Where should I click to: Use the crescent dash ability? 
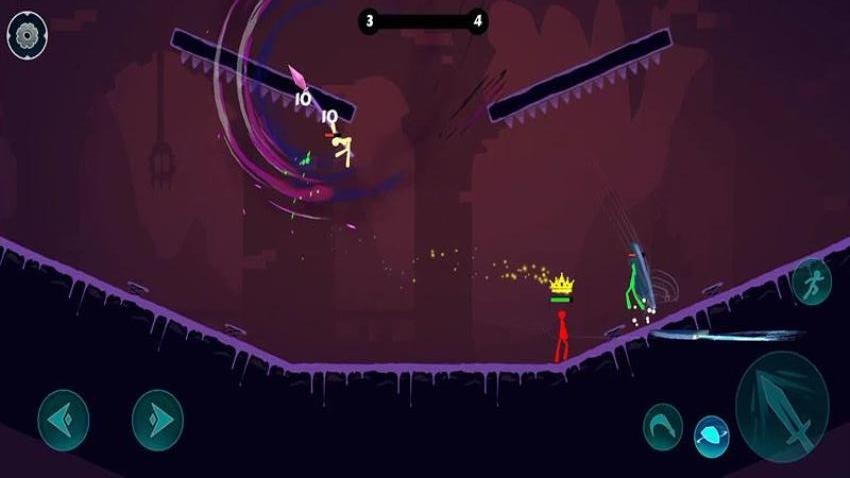[662, 424]
